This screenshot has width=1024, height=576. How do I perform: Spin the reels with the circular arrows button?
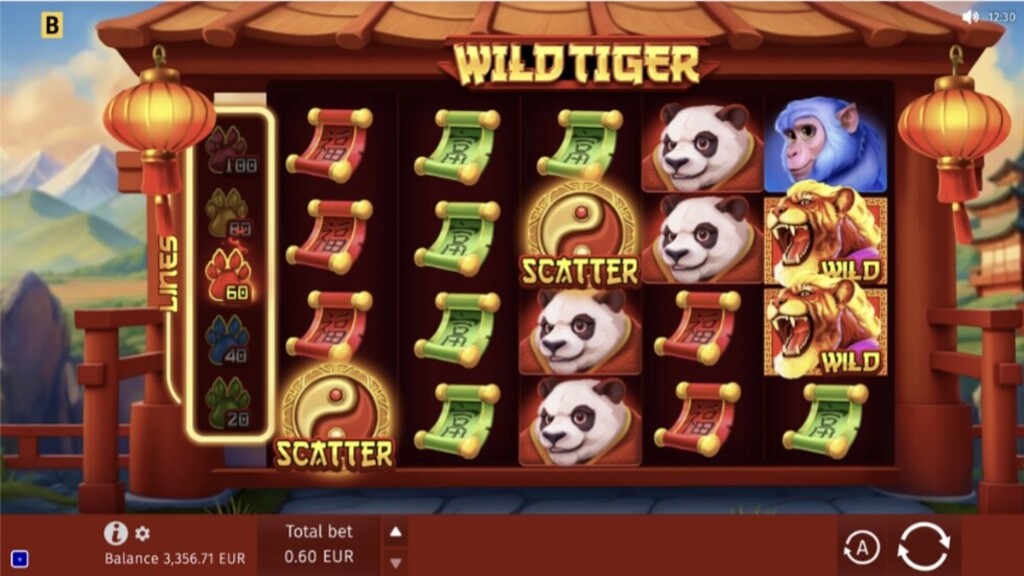point(922,547)
